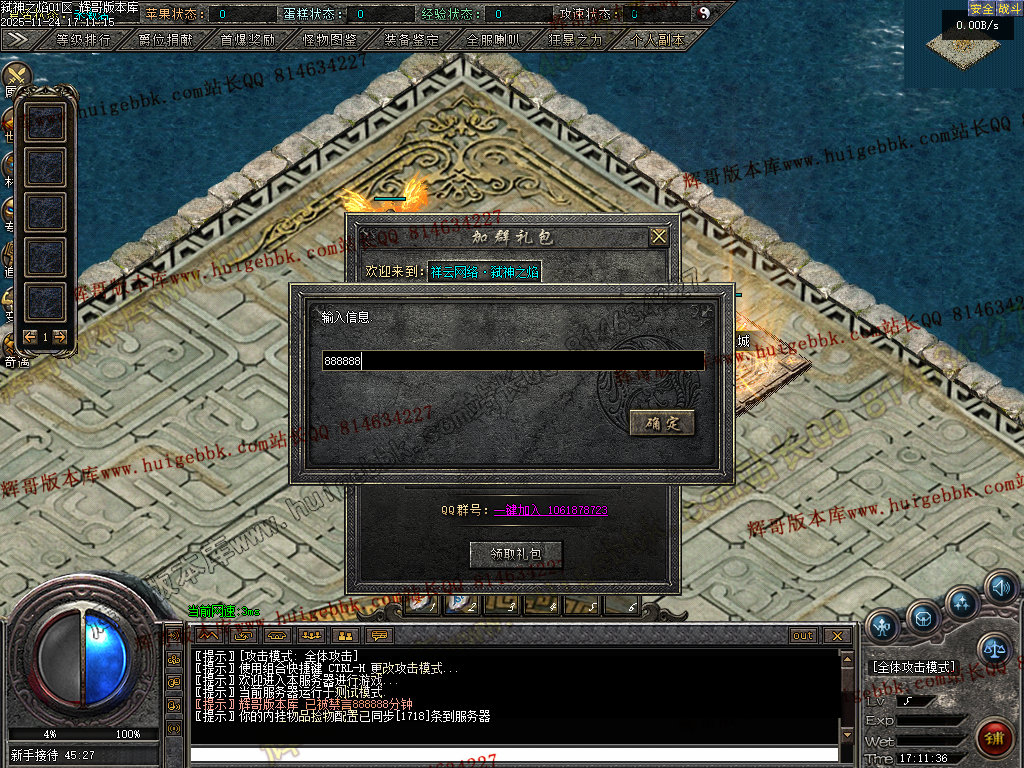Viewport: 1024px width, 768px height.
Task: Click the chat panel's out button
Action: pos(803,636)
